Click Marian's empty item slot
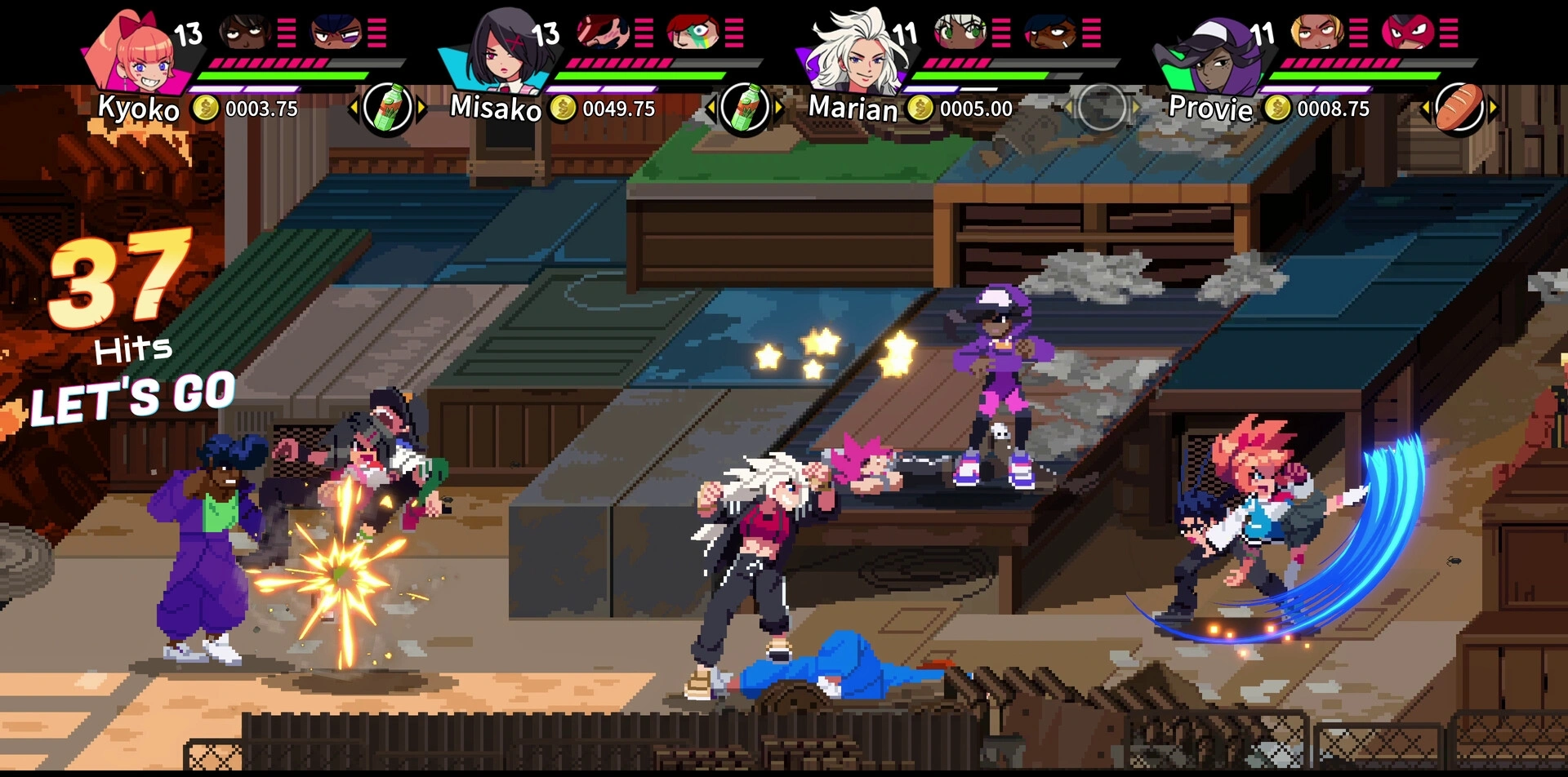 tap(1101, 107)
